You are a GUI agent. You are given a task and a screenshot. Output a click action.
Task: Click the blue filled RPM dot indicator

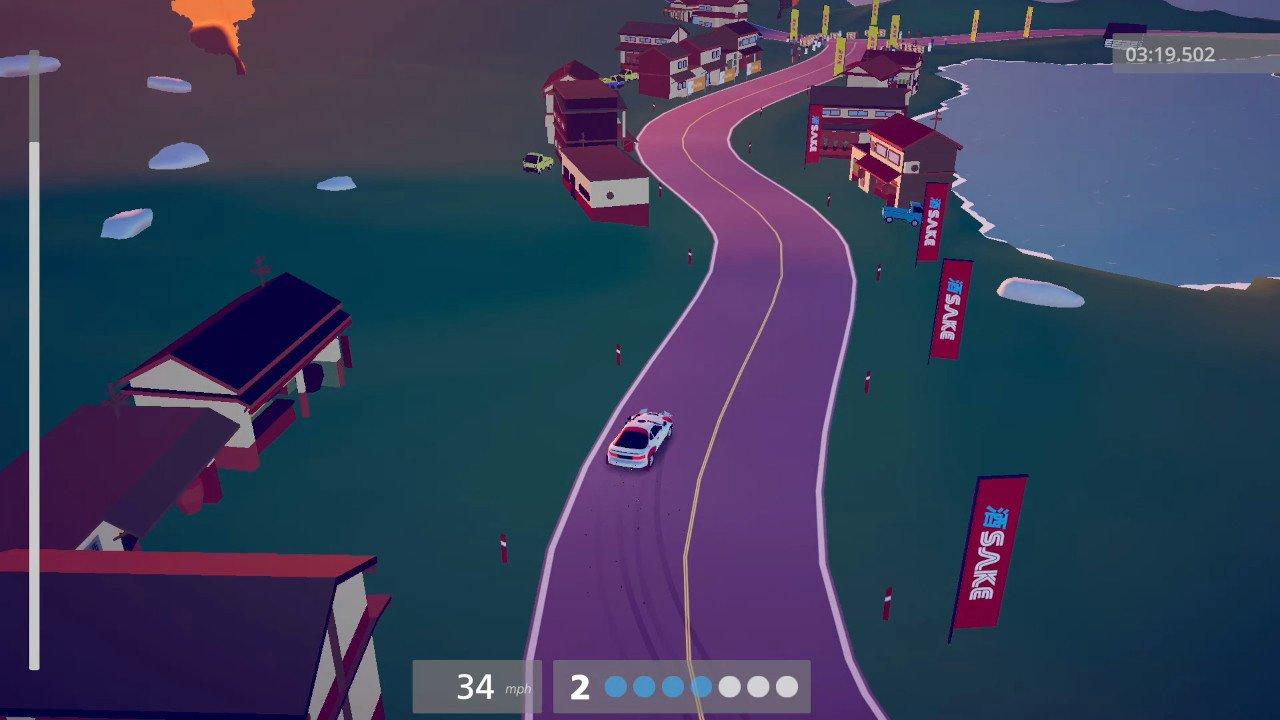pos(615,686)
